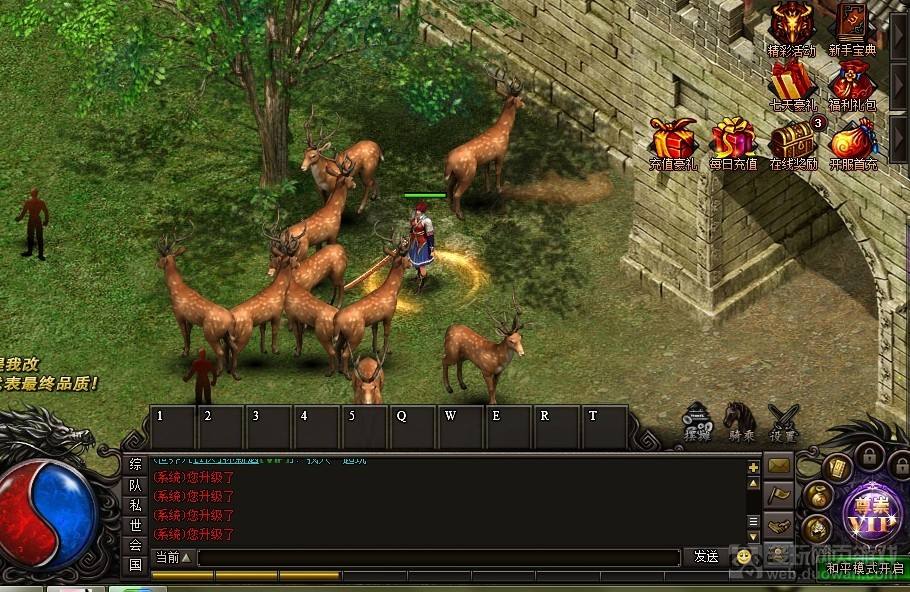Image resolution: width=910 pixels, height=592 pixels.
Task: Switch to the 综 general chat tab
Action: [x=136, y=465]
